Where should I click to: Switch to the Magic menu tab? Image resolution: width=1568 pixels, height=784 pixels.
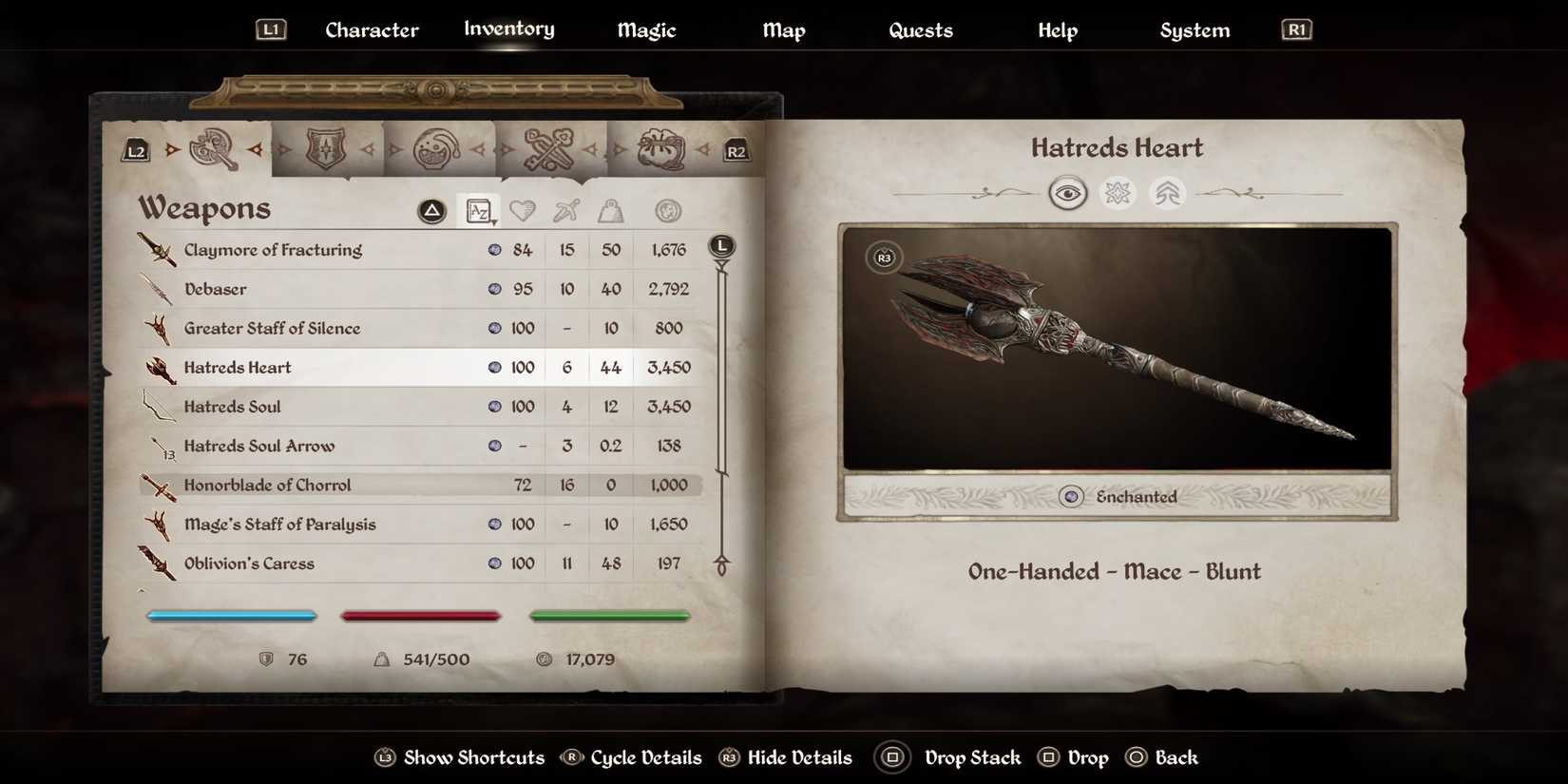pyautogui.click(x=646, y=29)
